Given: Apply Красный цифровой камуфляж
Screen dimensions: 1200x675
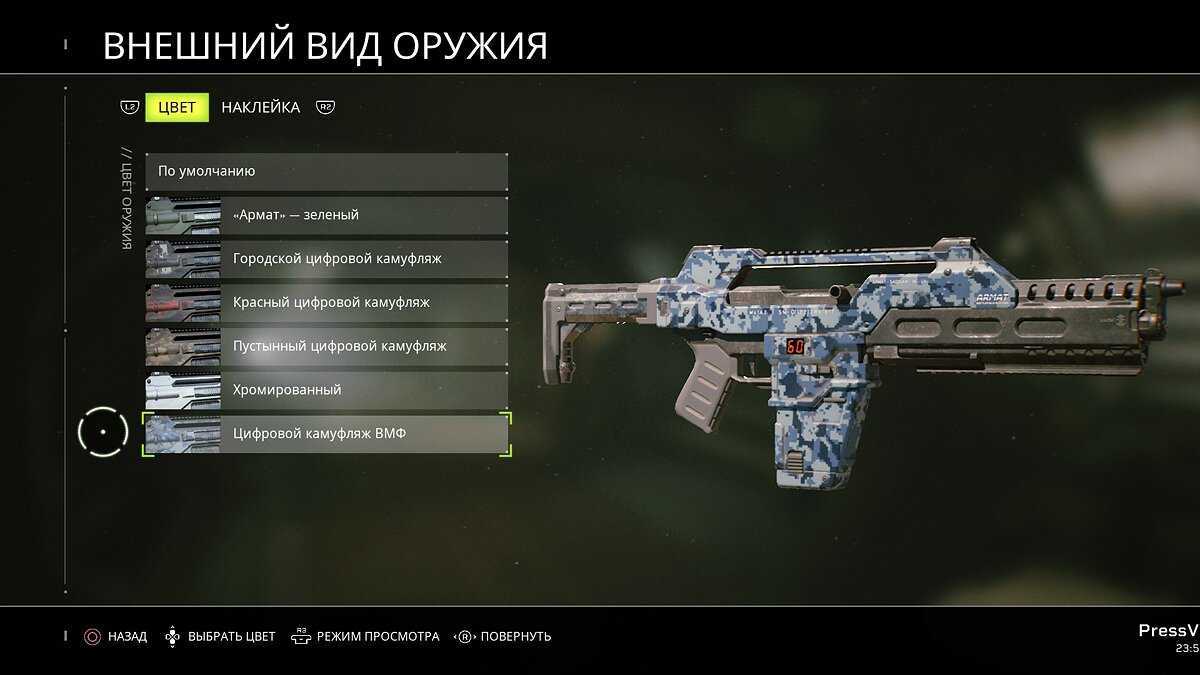Looking at the screenshot, I should 326,302.
